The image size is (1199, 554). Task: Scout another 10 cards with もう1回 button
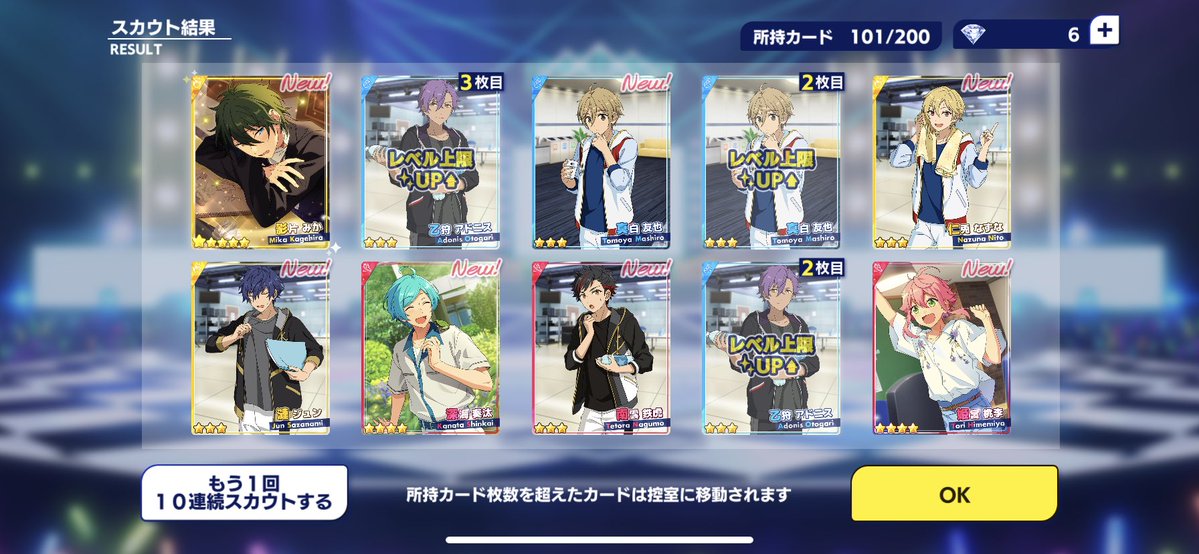pyautogui.click(x=245, y=492)
